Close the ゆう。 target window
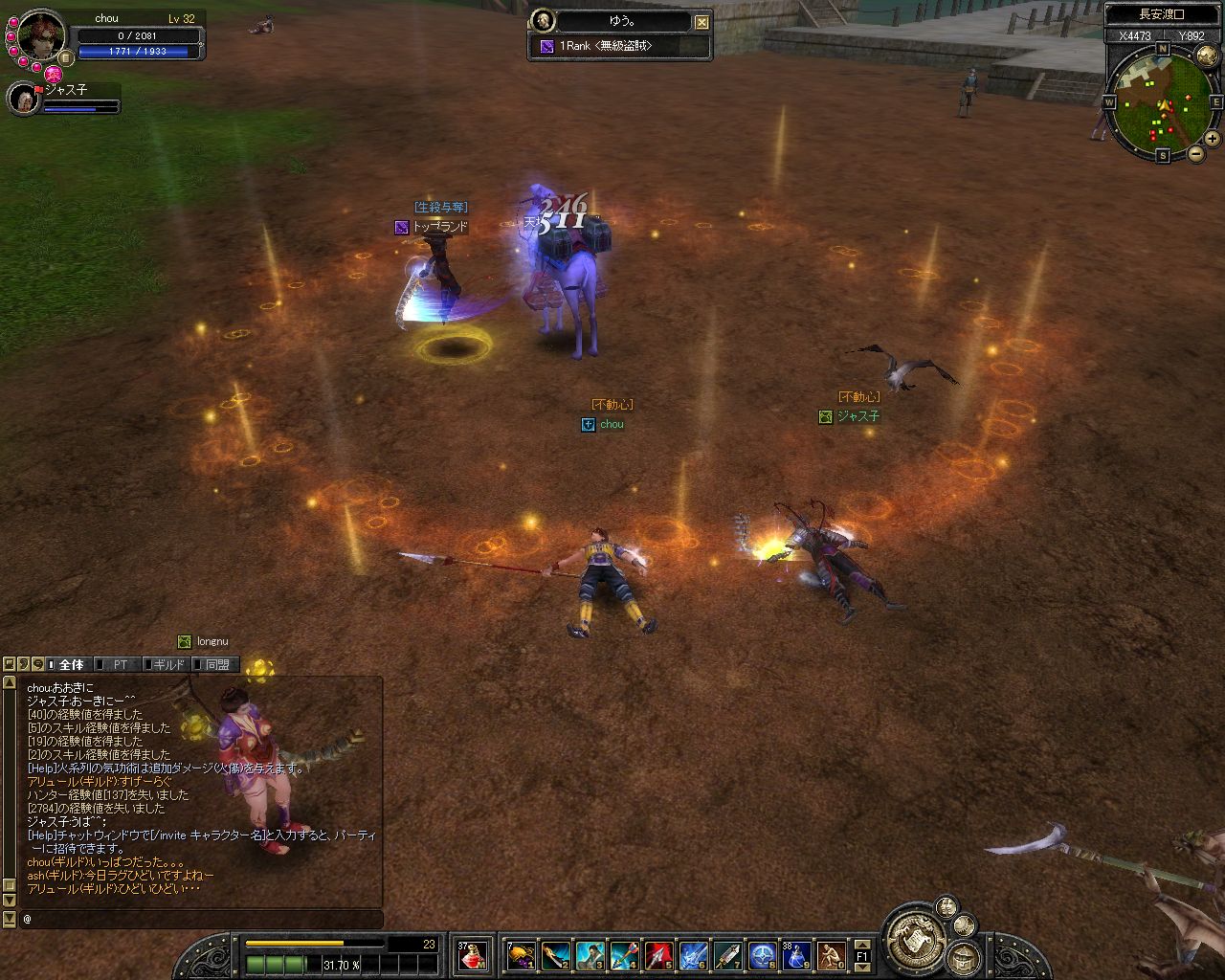The width and height of the screenshot is (1225, 980). [x=702, y=22]
